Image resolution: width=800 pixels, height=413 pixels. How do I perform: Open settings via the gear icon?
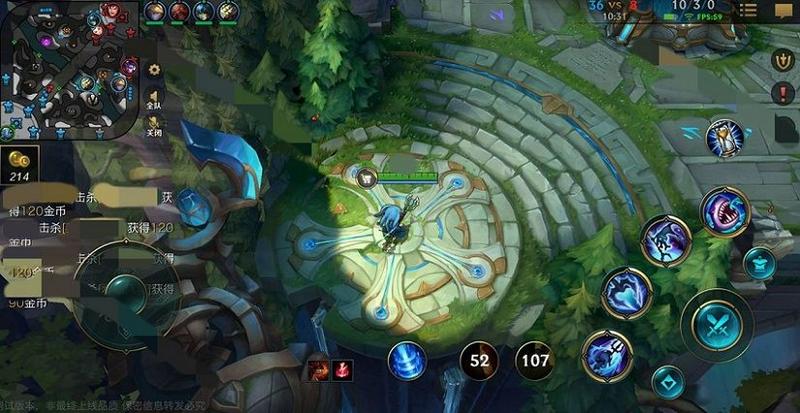(x=154, y=69)
